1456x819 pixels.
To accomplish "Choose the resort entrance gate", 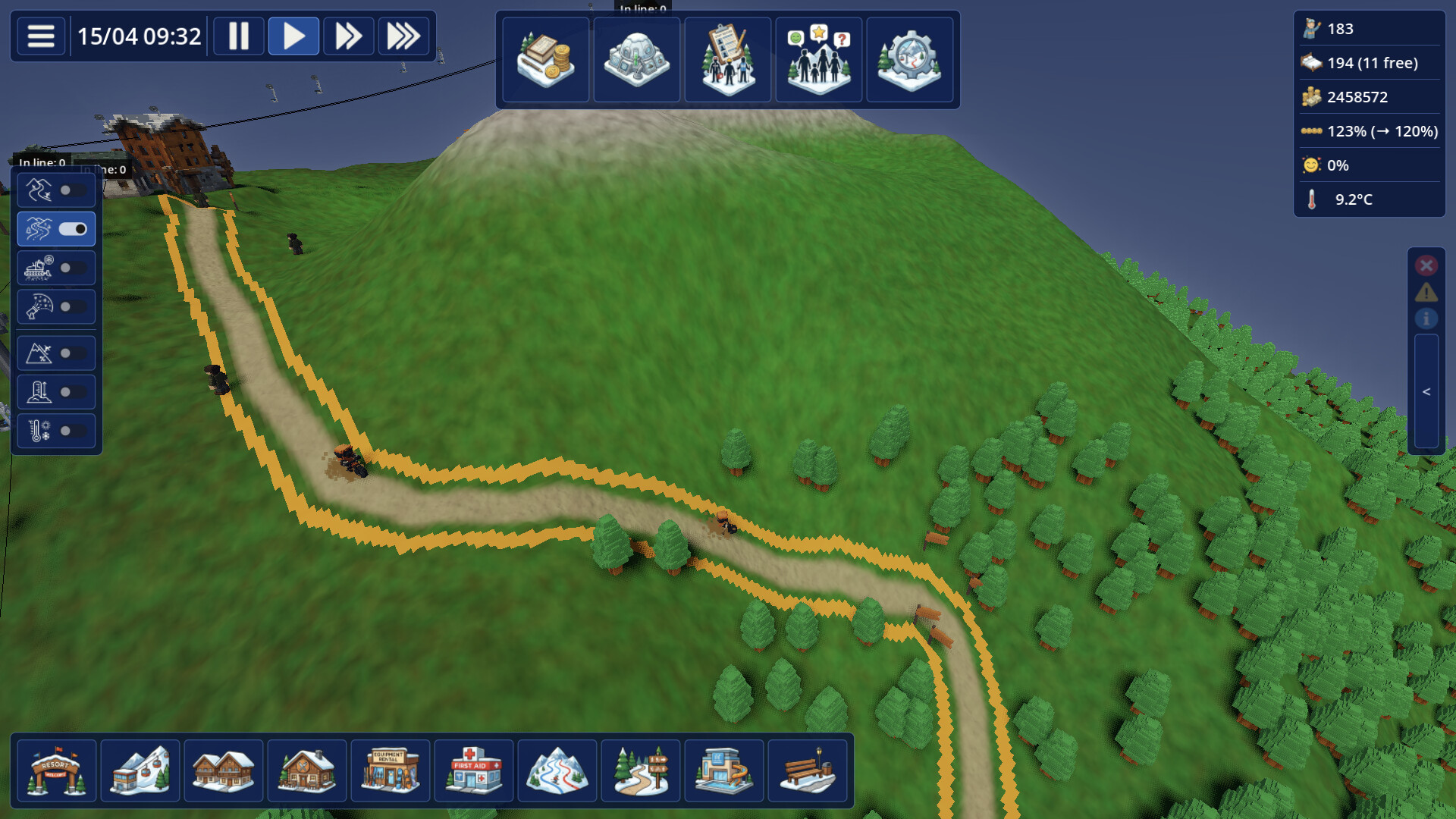I will (x=56, y=770).
